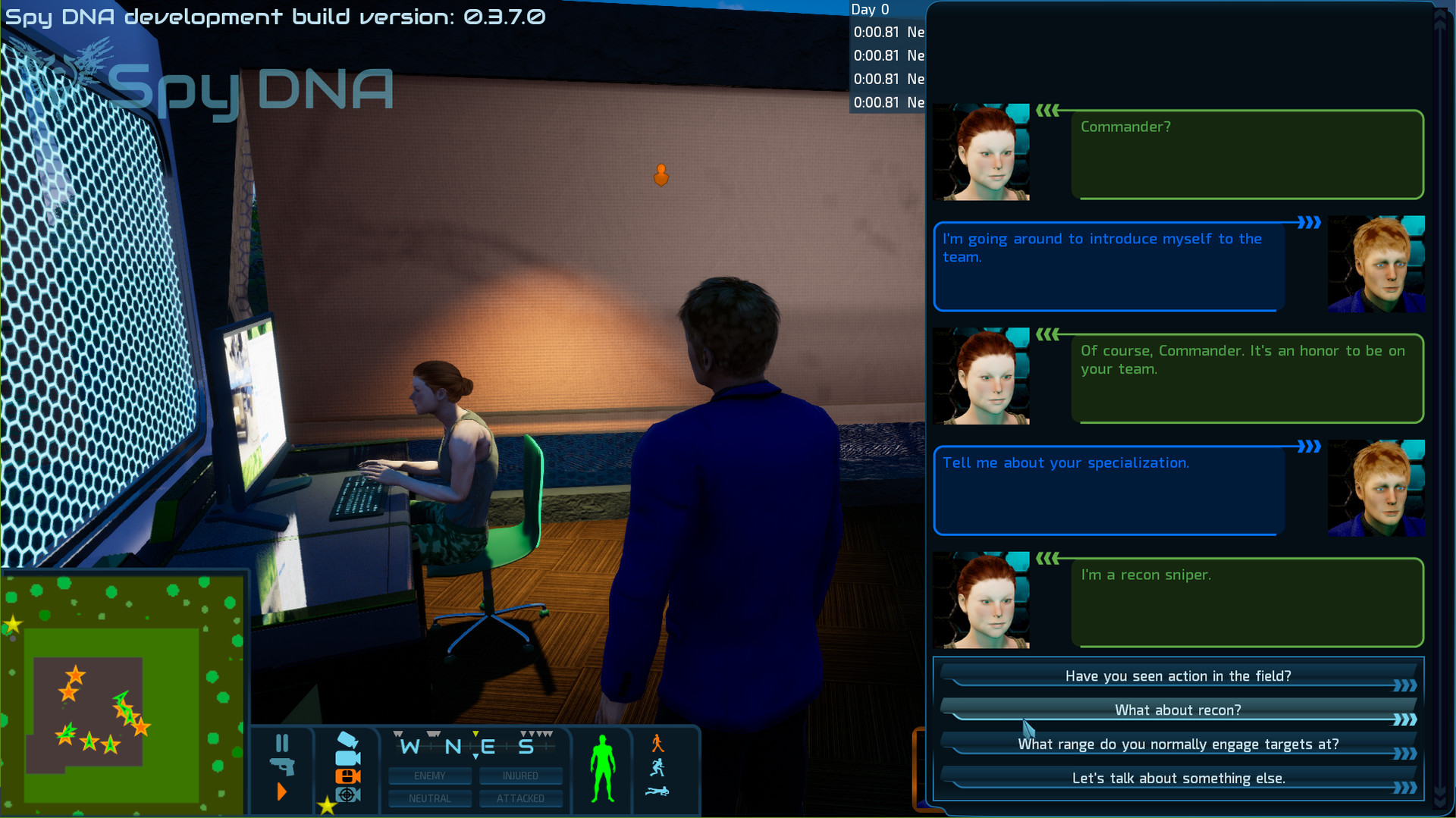Set stance to walking with the orange figure
This screenshot has width=1456, height=818.
coord(657,743)
